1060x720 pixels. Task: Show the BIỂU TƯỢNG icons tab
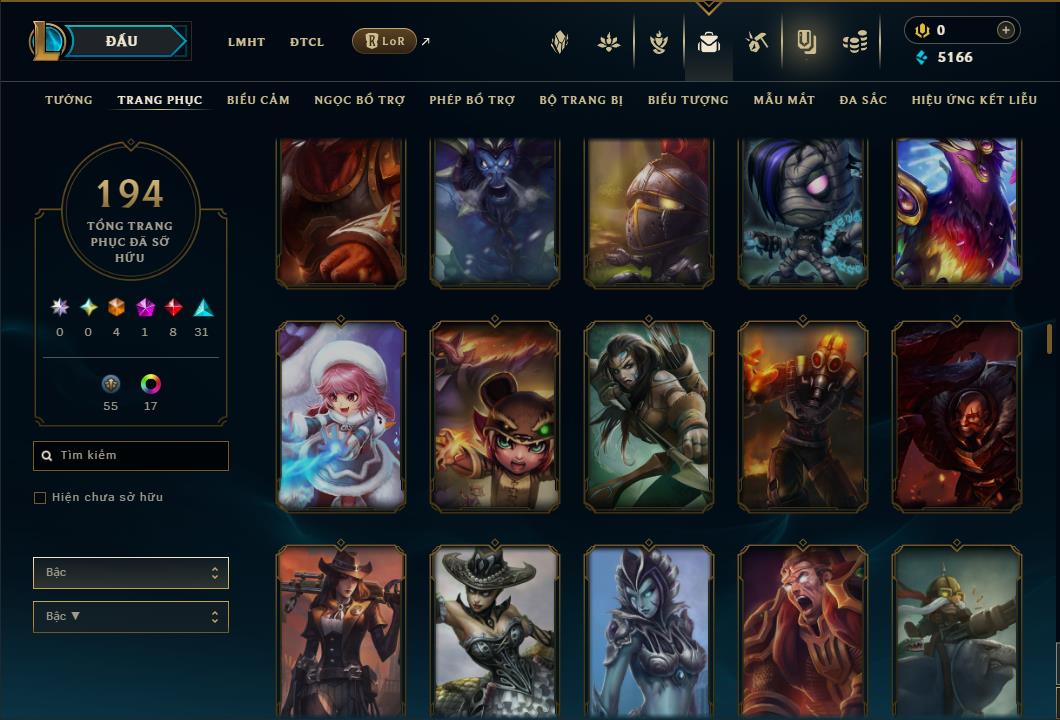pyautogui.click(x=688, y=100)
